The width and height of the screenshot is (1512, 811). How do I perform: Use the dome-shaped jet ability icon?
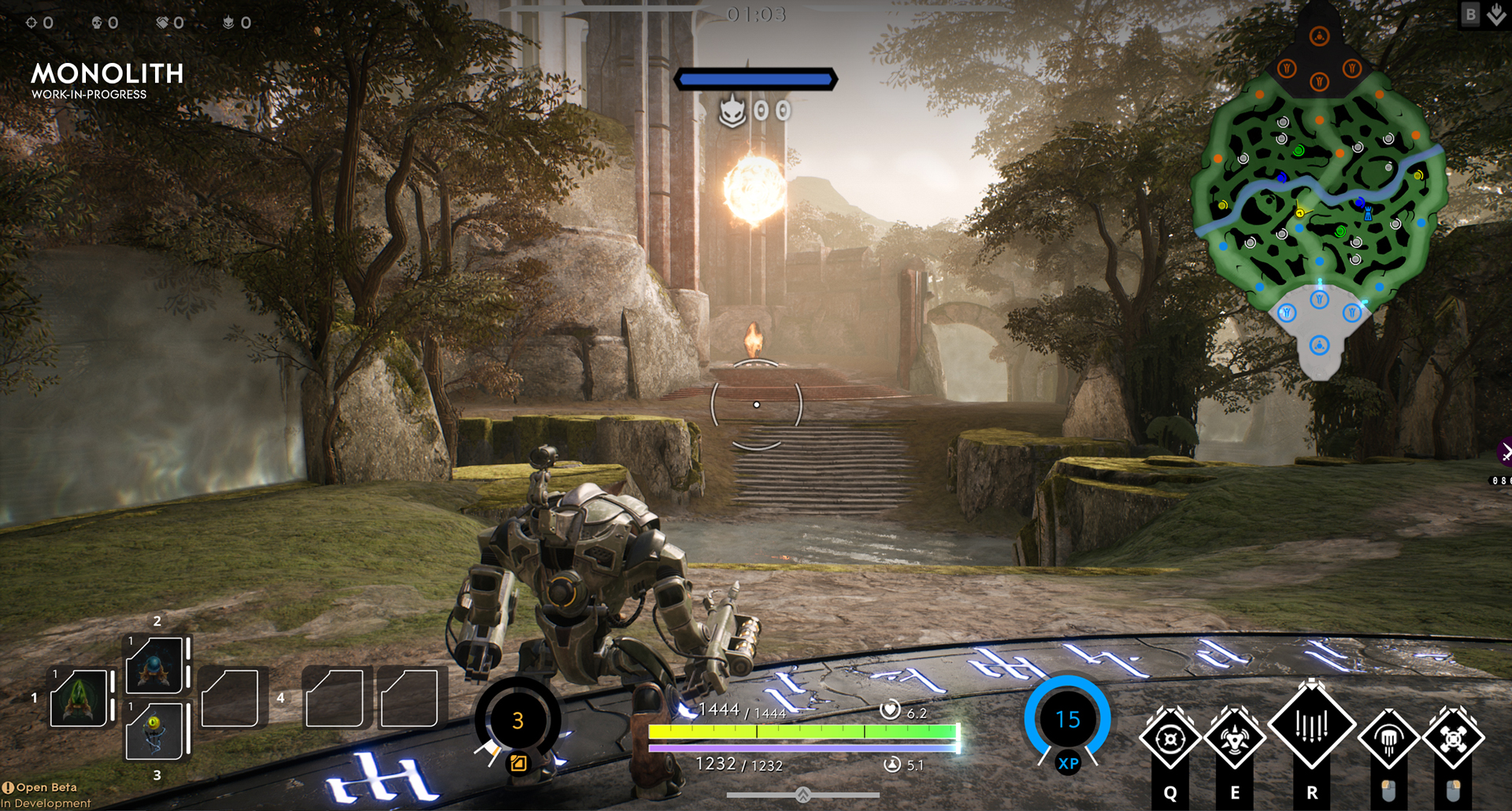click(1388, 739)
